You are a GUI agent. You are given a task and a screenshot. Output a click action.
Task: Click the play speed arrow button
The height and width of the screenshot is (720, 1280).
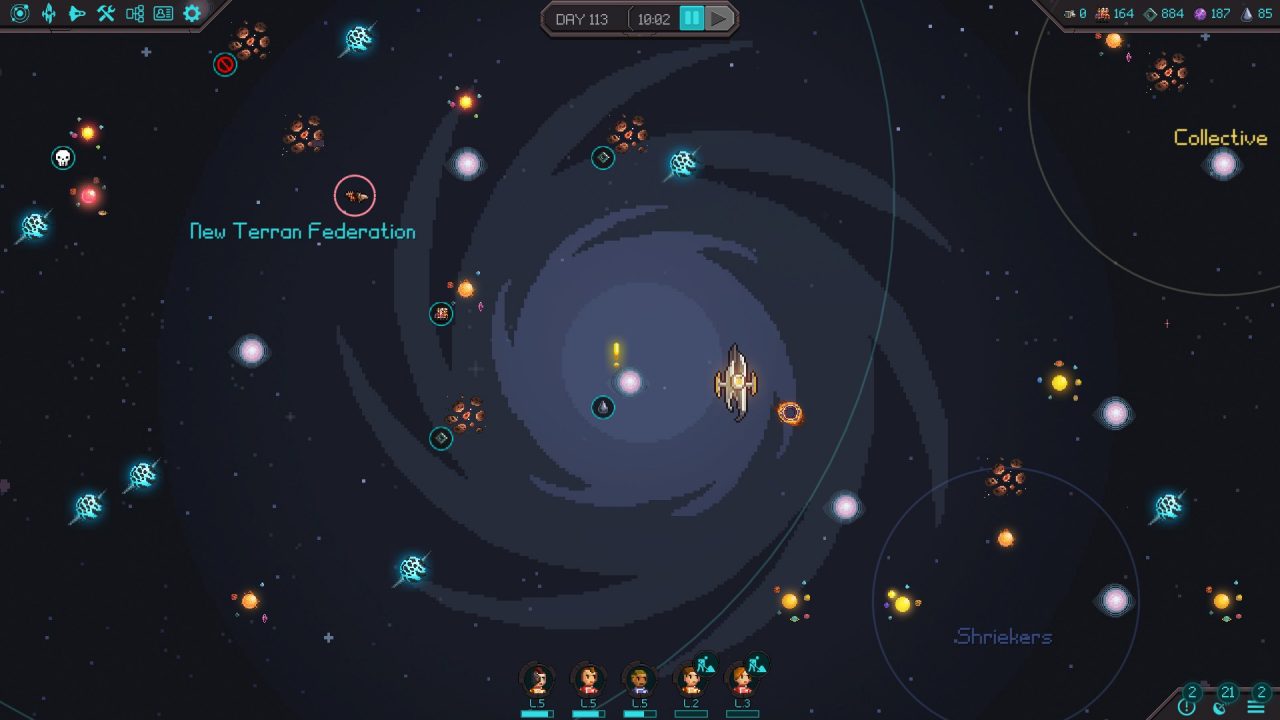[719, 19]
